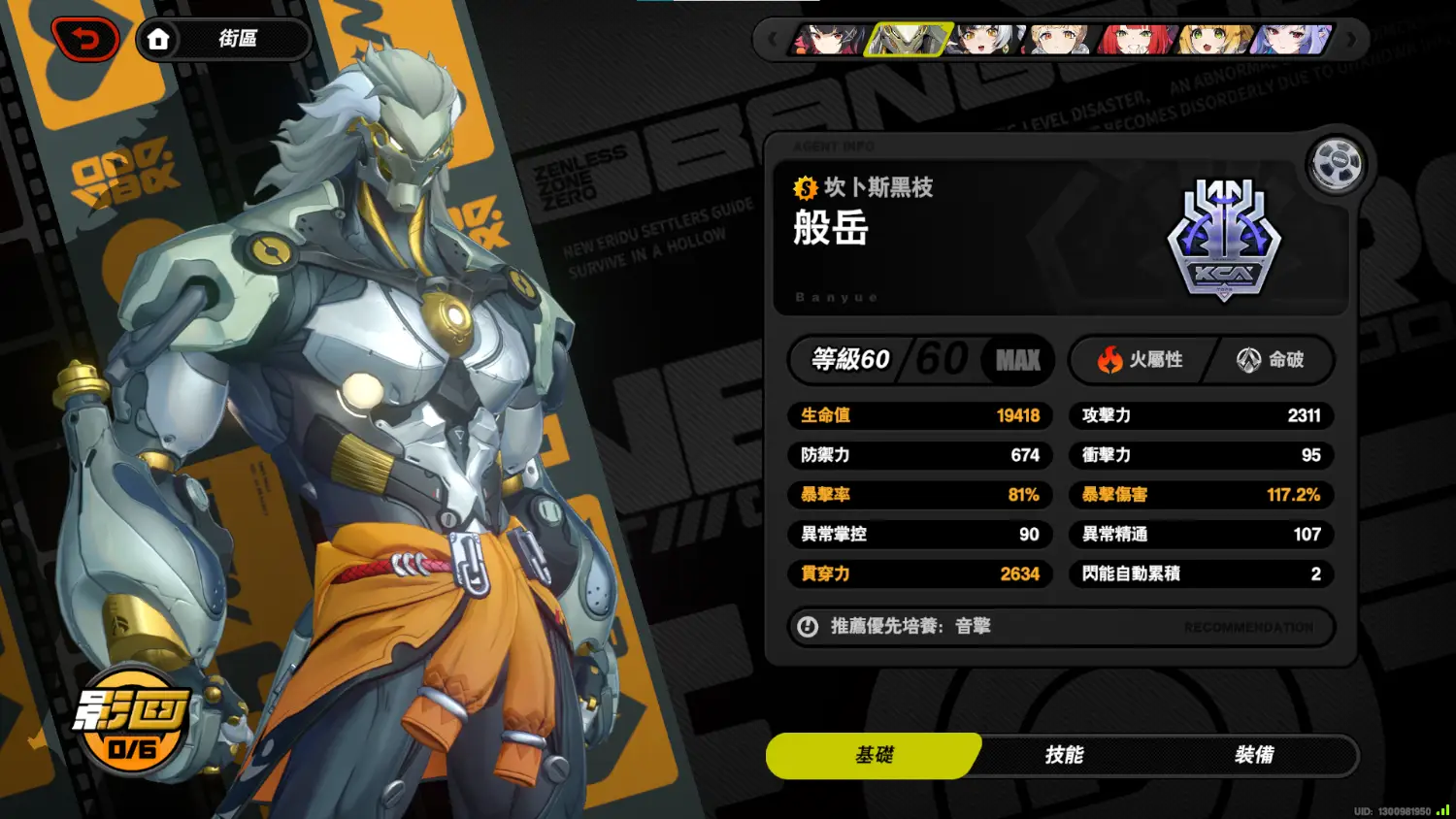Click the red back arrow button

[x=86, y=40]
